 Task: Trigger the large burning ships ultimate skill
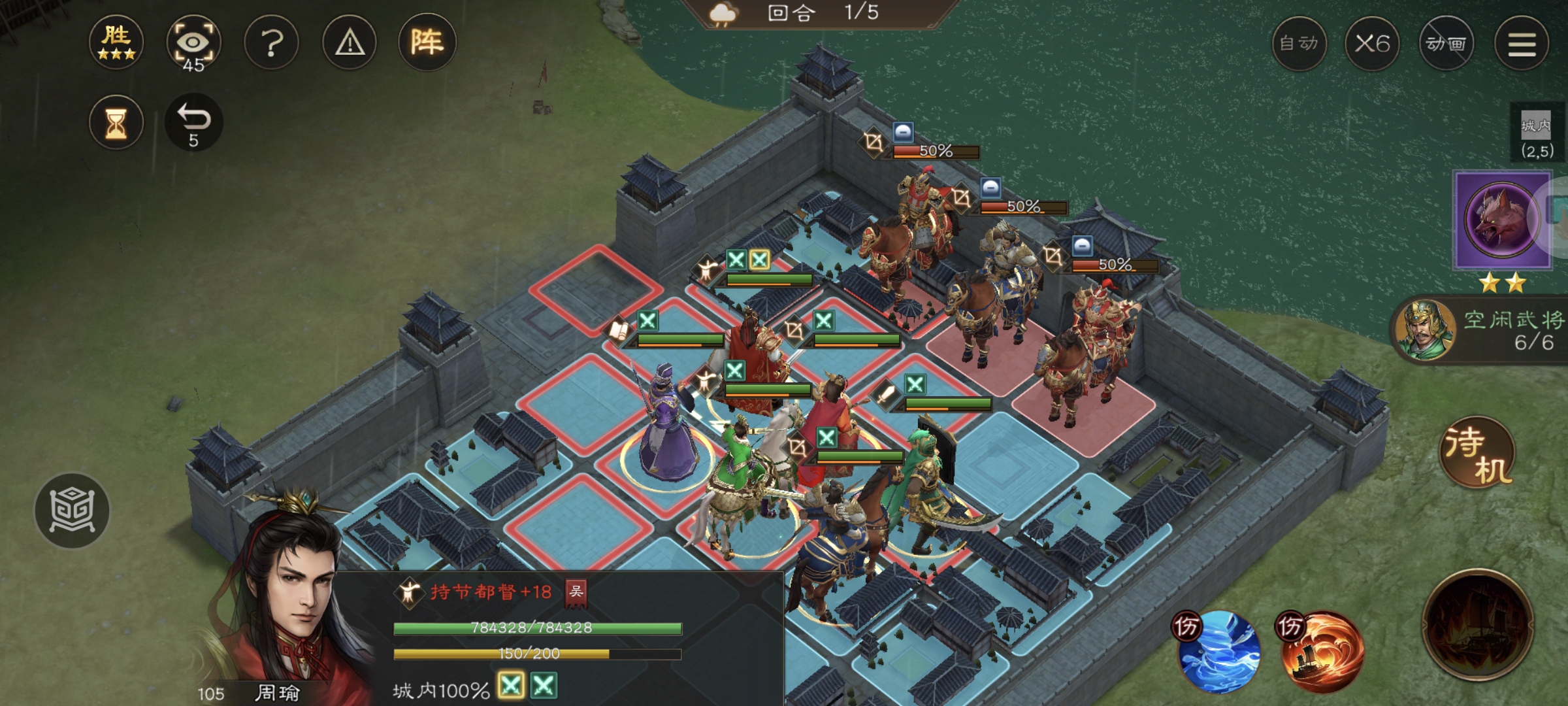1478,626
